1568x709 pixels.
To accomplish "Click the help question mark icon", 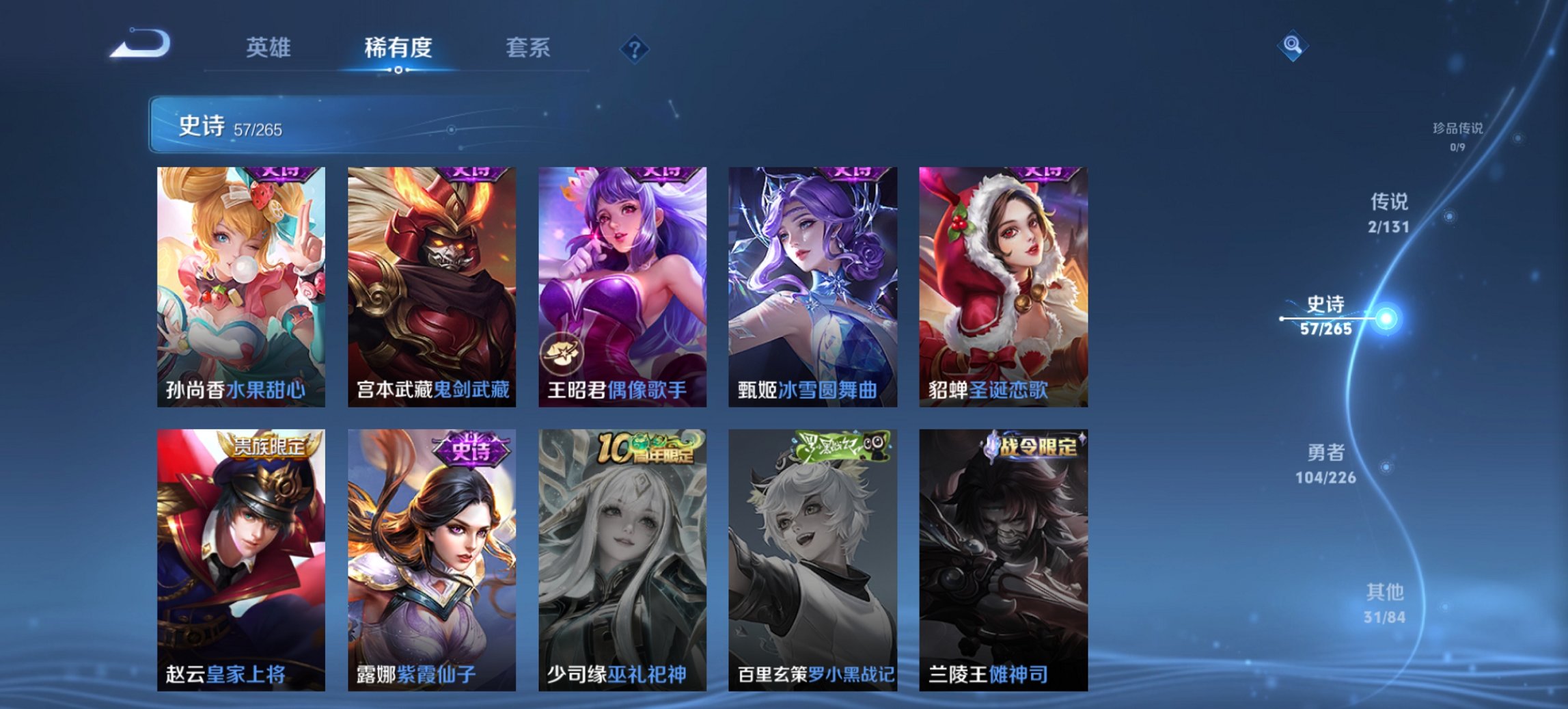I will click(x=635, y=48).
